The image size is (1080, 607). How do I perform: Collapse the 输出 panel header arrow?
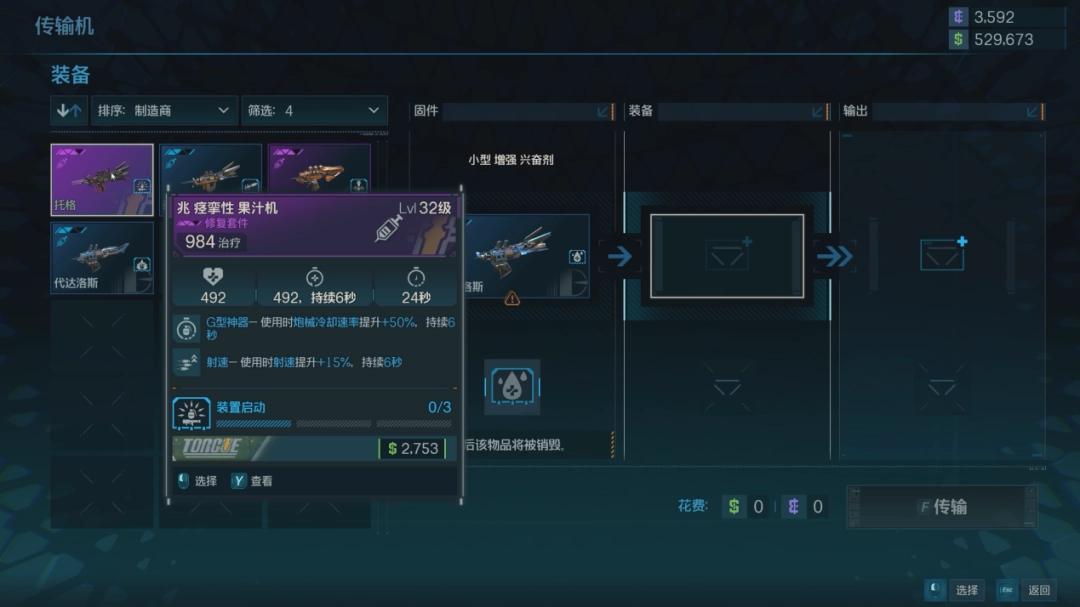(1032, 111)
